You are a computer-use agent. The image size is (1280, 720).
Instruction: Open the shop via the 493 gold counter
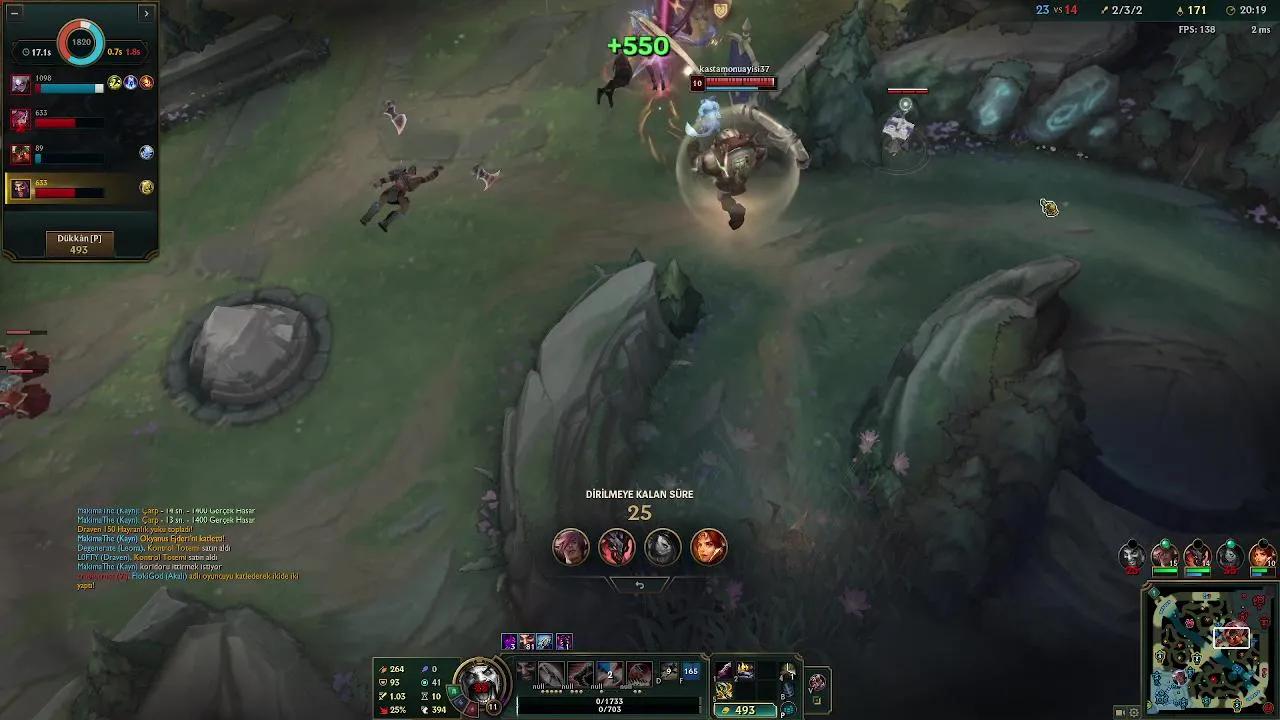pyautogui.click(x=743, y=710)
